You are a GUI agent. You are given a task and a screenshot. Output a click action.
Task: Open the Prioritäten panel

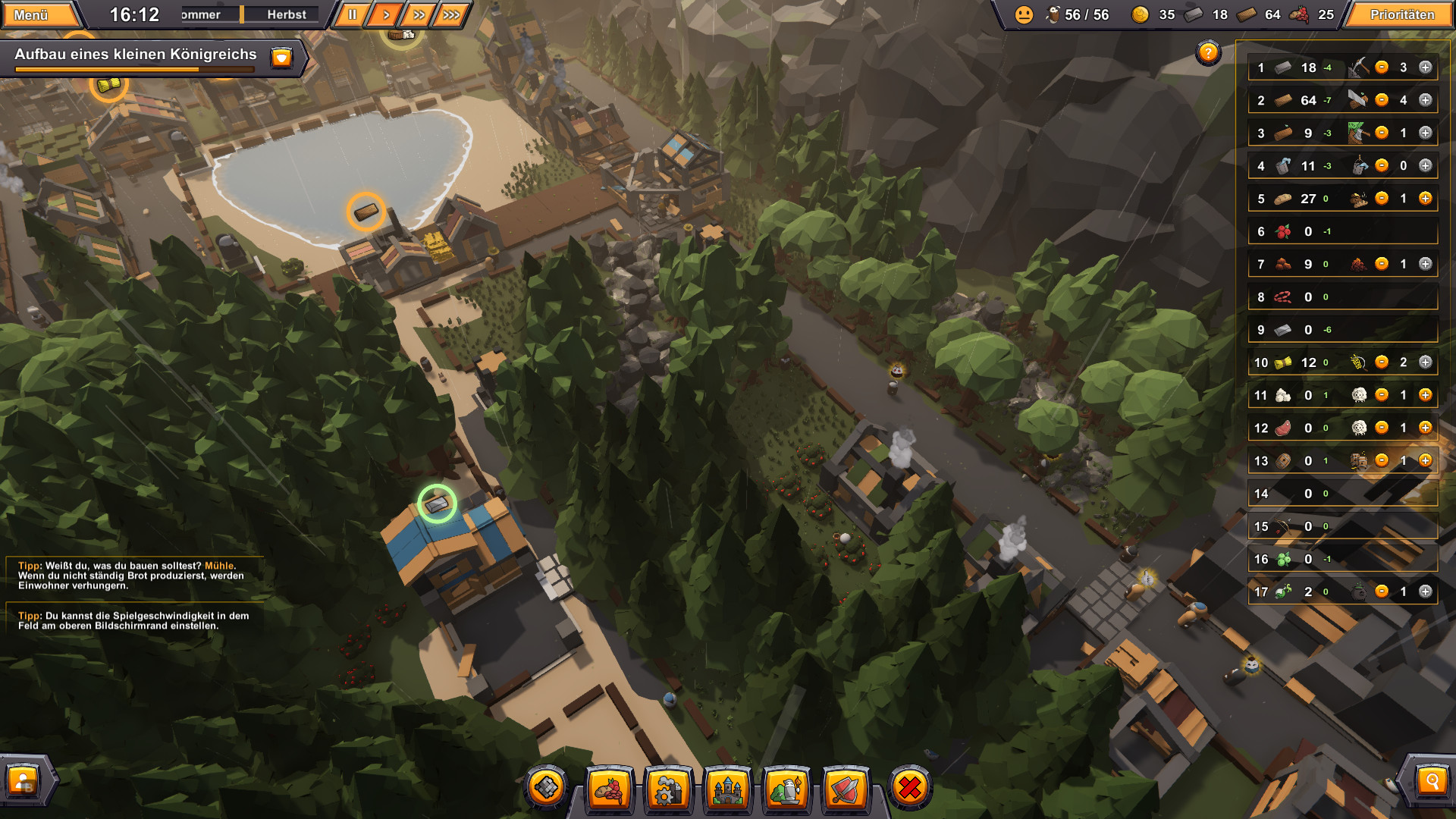(1401, 14)
